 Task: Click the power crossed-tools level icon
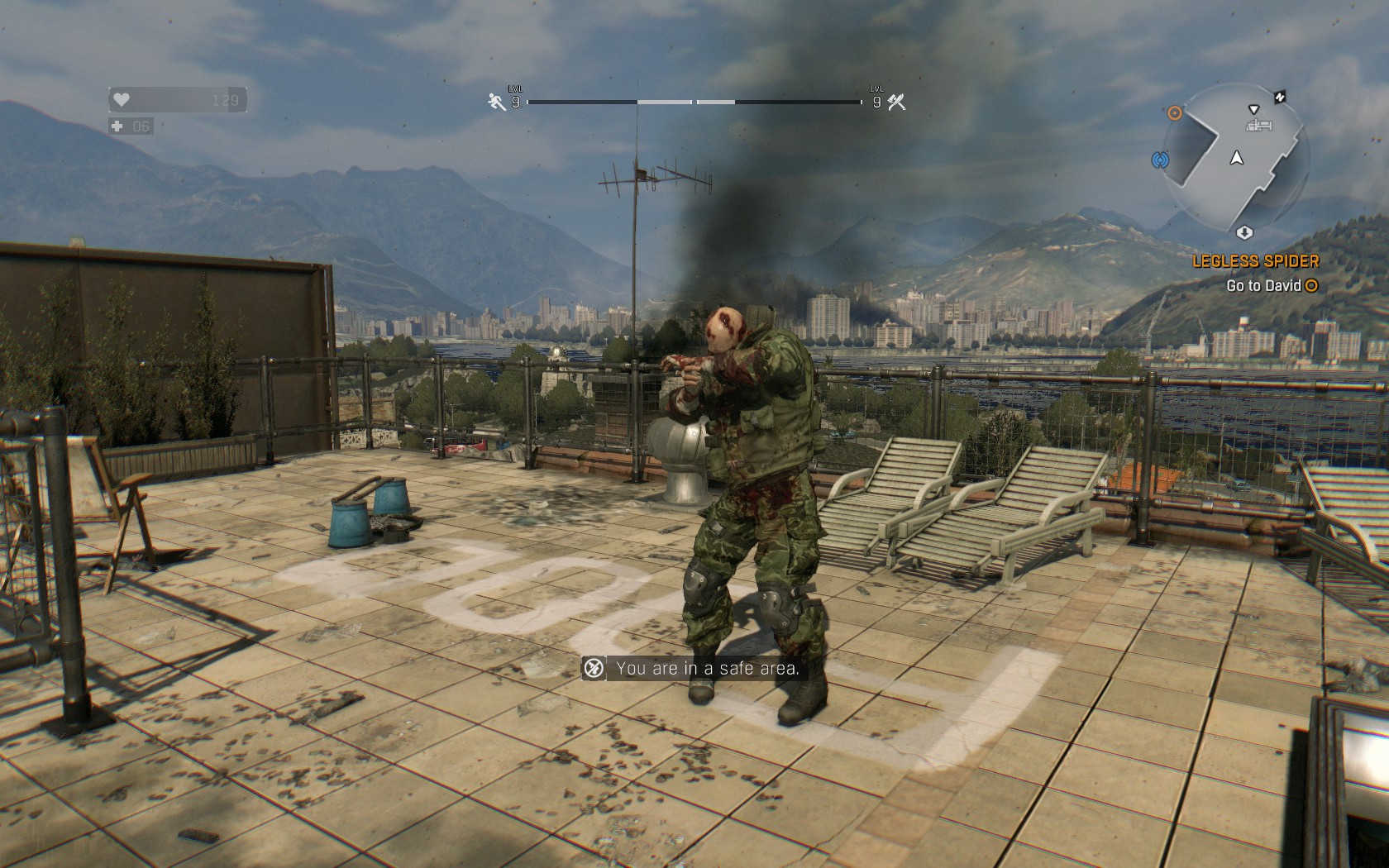tap(896, 102)
